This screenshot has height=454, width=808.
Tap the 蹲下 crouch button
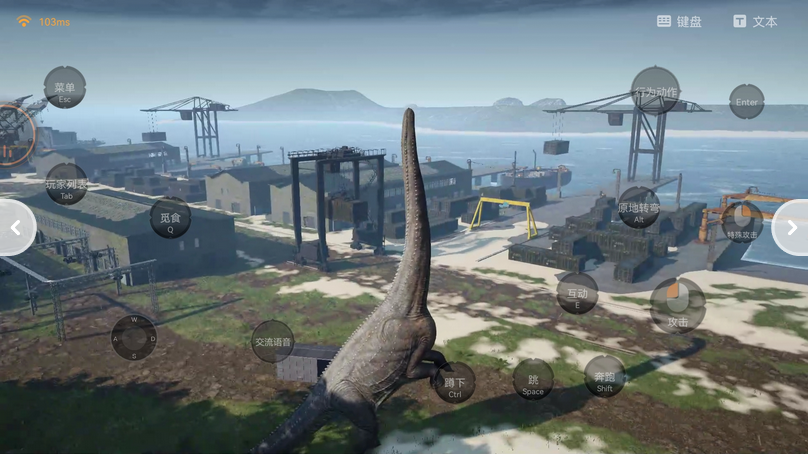[454, 384]
